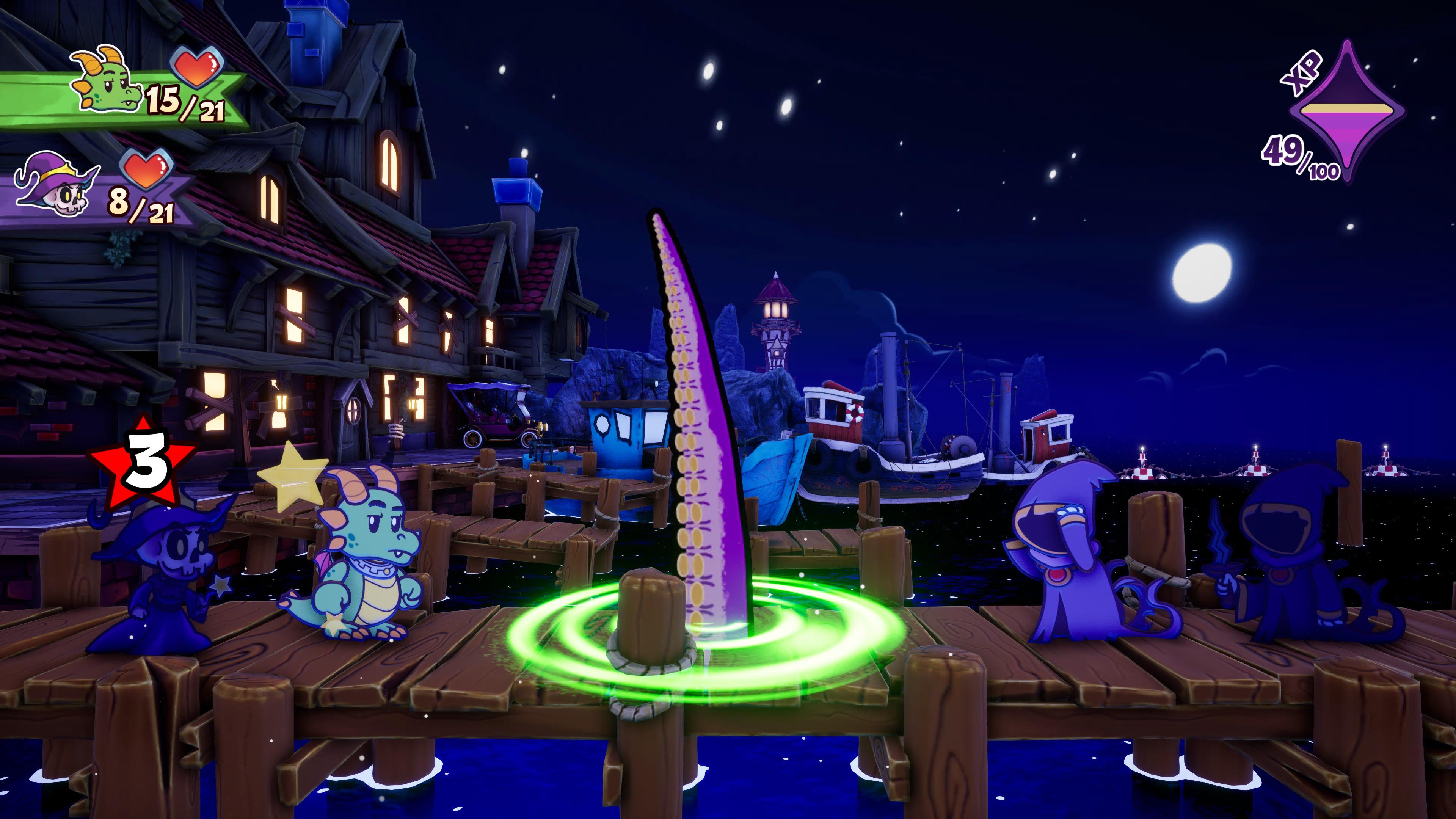
Task: Select the green dragon party portrait
Action: 106,79
